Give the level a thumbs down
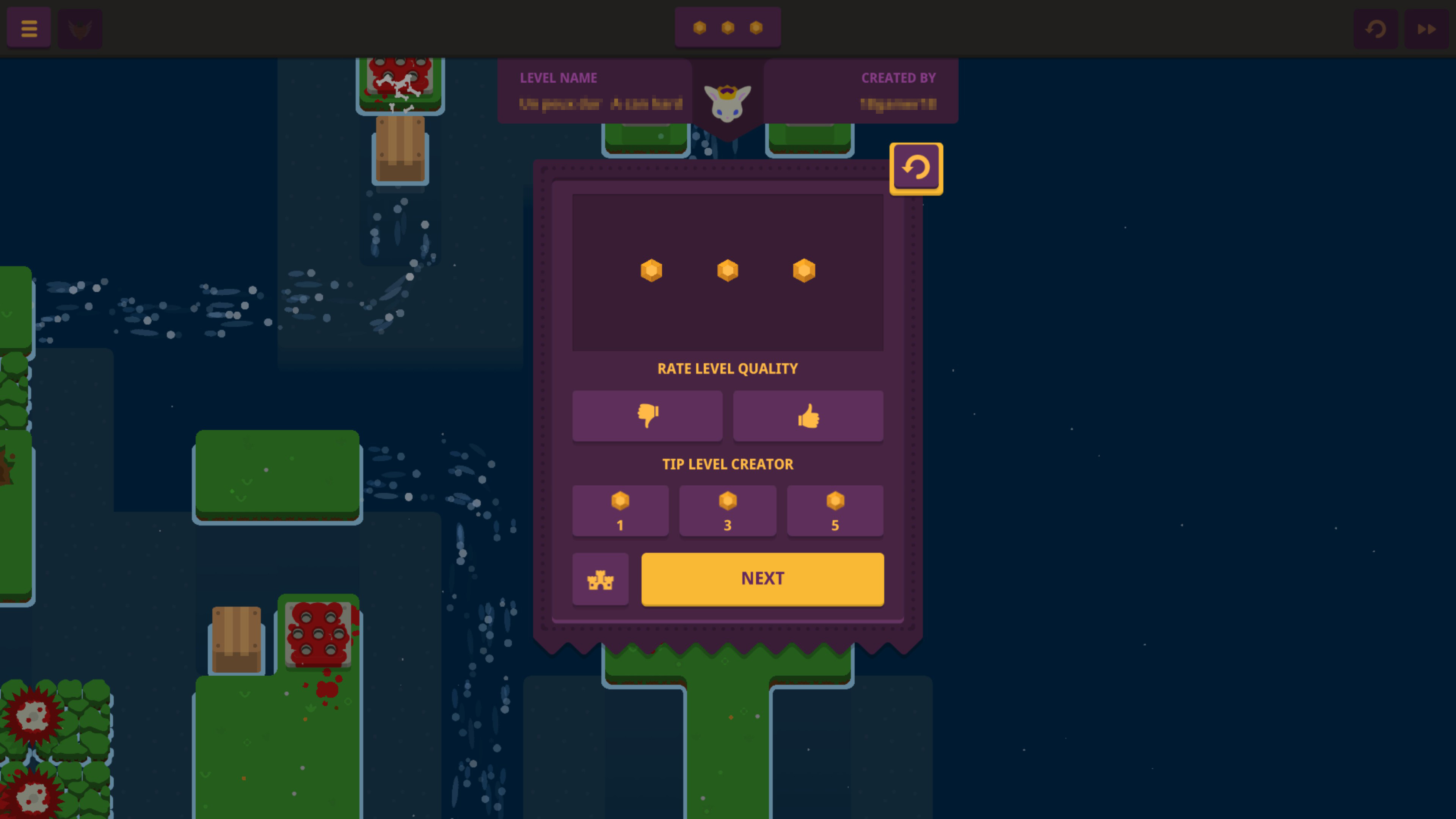The width and height of the screenshot is (1456, 819). coord(647,416)
